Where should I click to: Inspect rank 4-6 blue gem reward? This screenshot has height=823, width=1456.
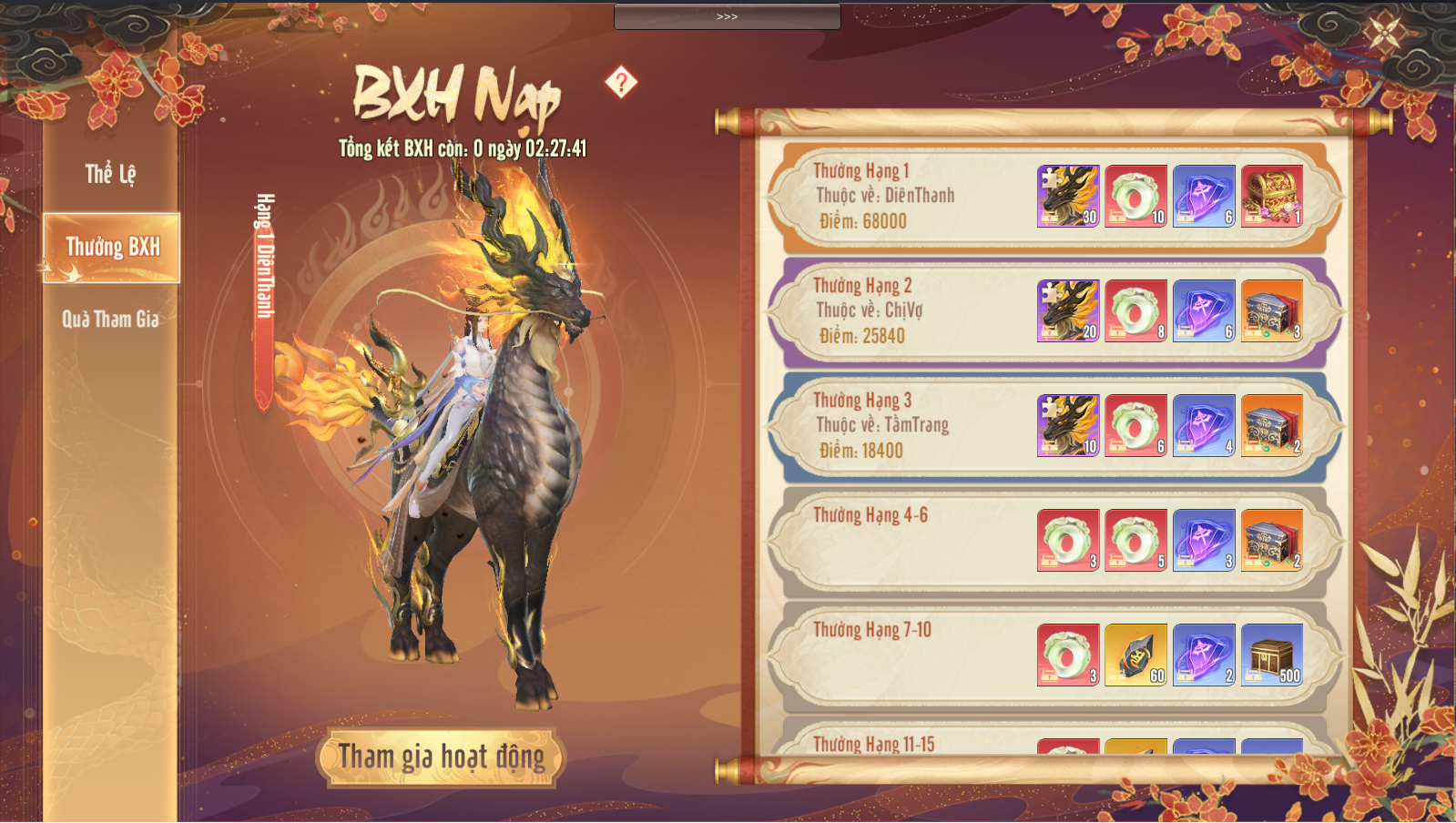click(1204, 540)
